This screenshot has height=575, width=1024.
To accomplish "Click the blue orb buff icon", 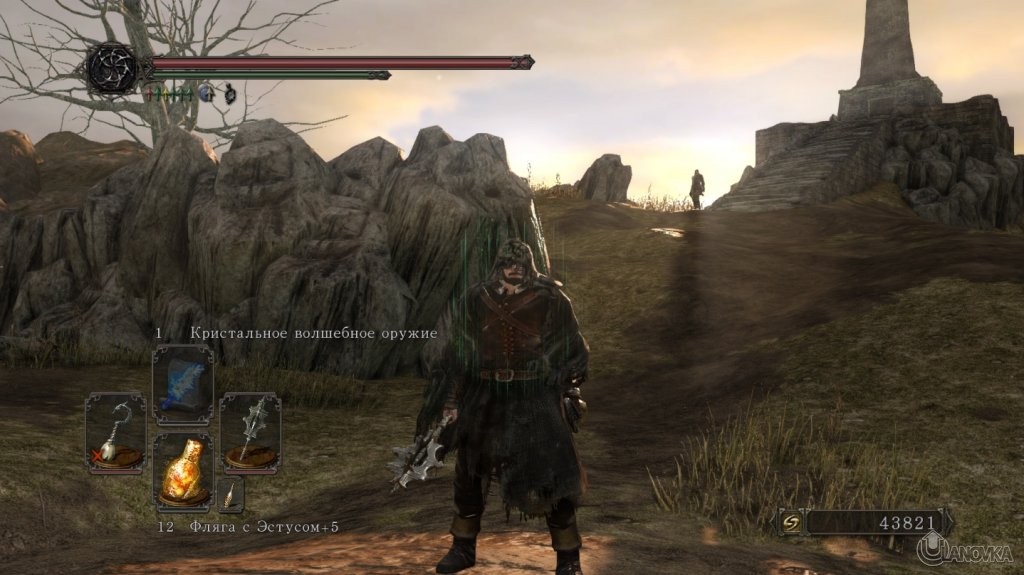I will (207, 93).
